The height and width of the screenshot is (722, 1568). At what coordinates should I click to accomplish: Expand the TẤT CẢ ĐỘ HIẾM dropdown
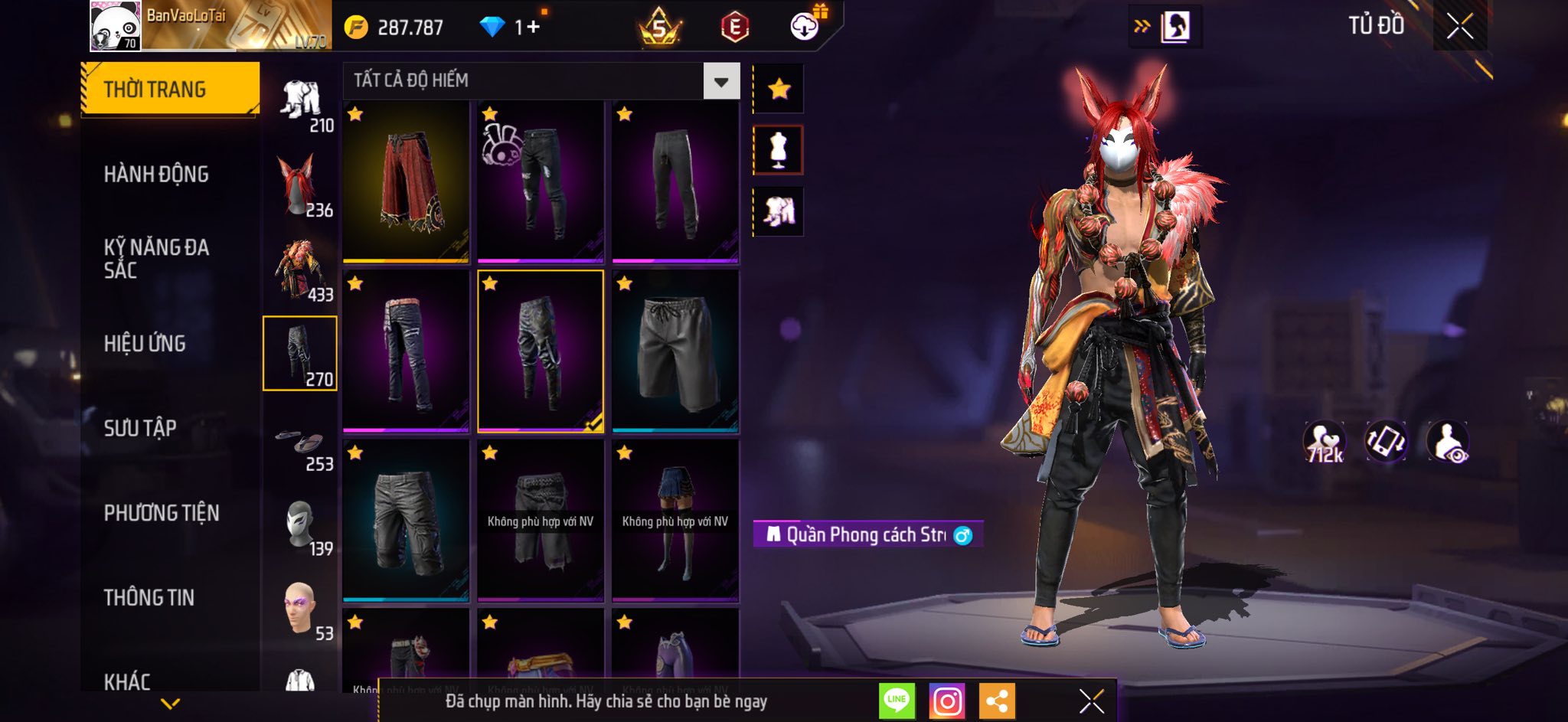click(720, 81)
